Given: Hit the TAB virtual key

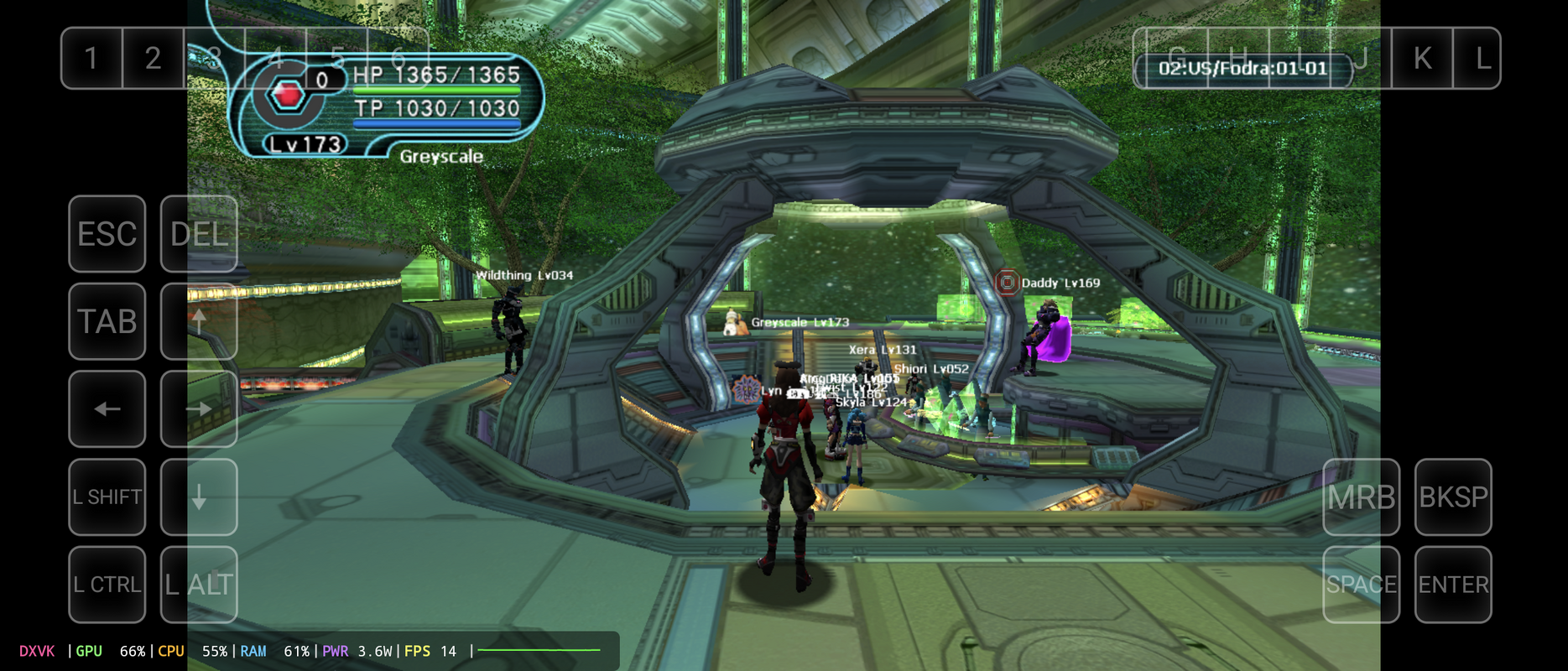Looking at the screenshot, I should (107, 321).
